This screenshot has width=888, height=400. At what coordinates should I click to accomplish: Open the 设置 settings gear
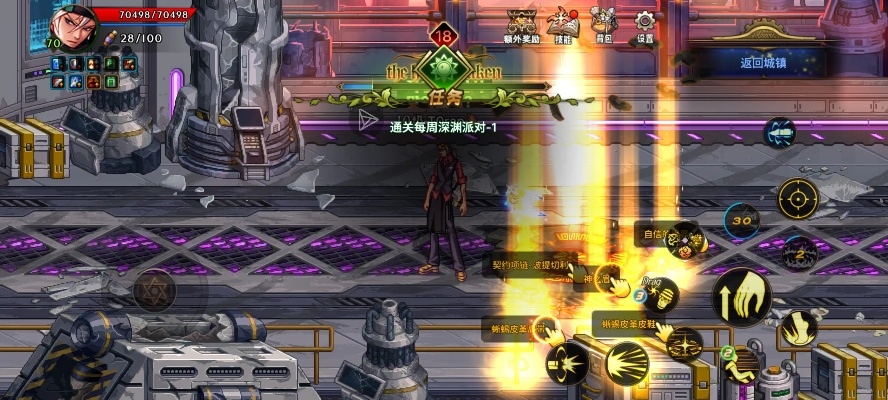(645, 24)
